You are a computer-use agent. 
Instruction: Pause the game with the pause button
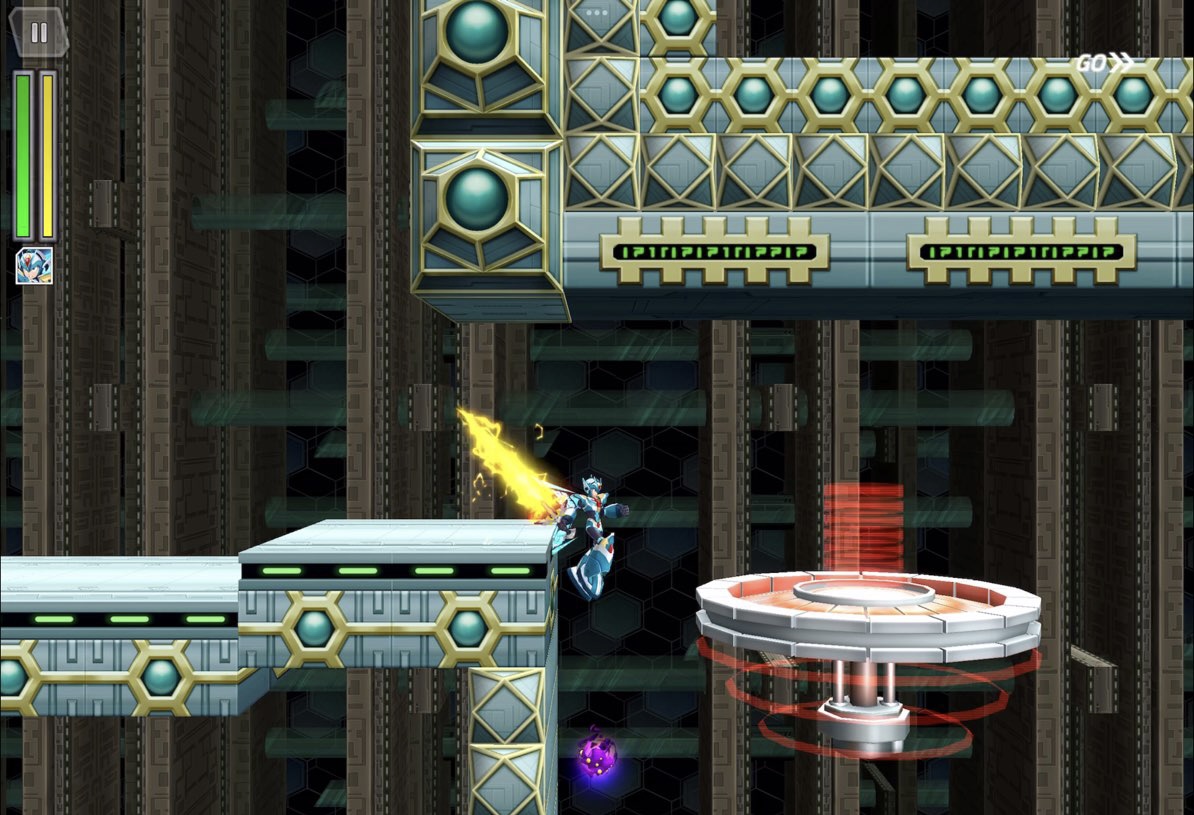(38, 32)
